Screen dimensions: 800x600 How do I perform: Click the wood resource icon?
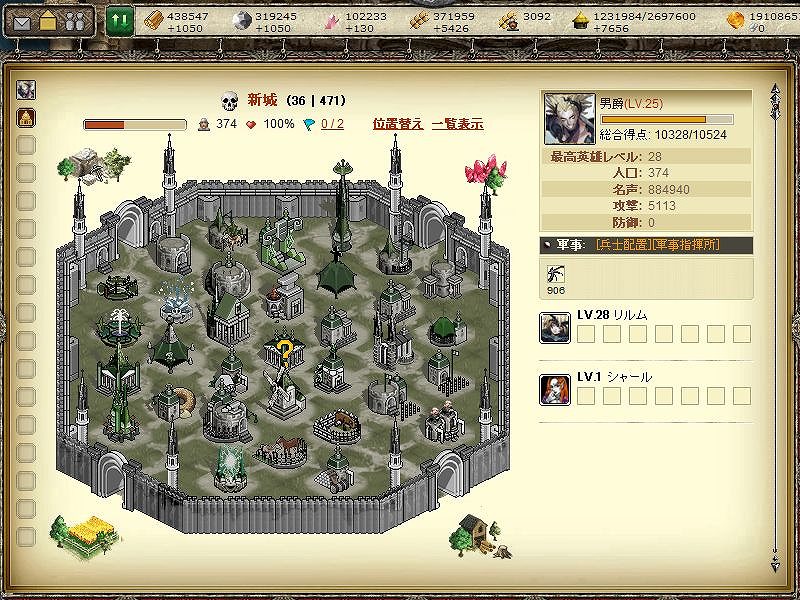(x=153, y=21)
